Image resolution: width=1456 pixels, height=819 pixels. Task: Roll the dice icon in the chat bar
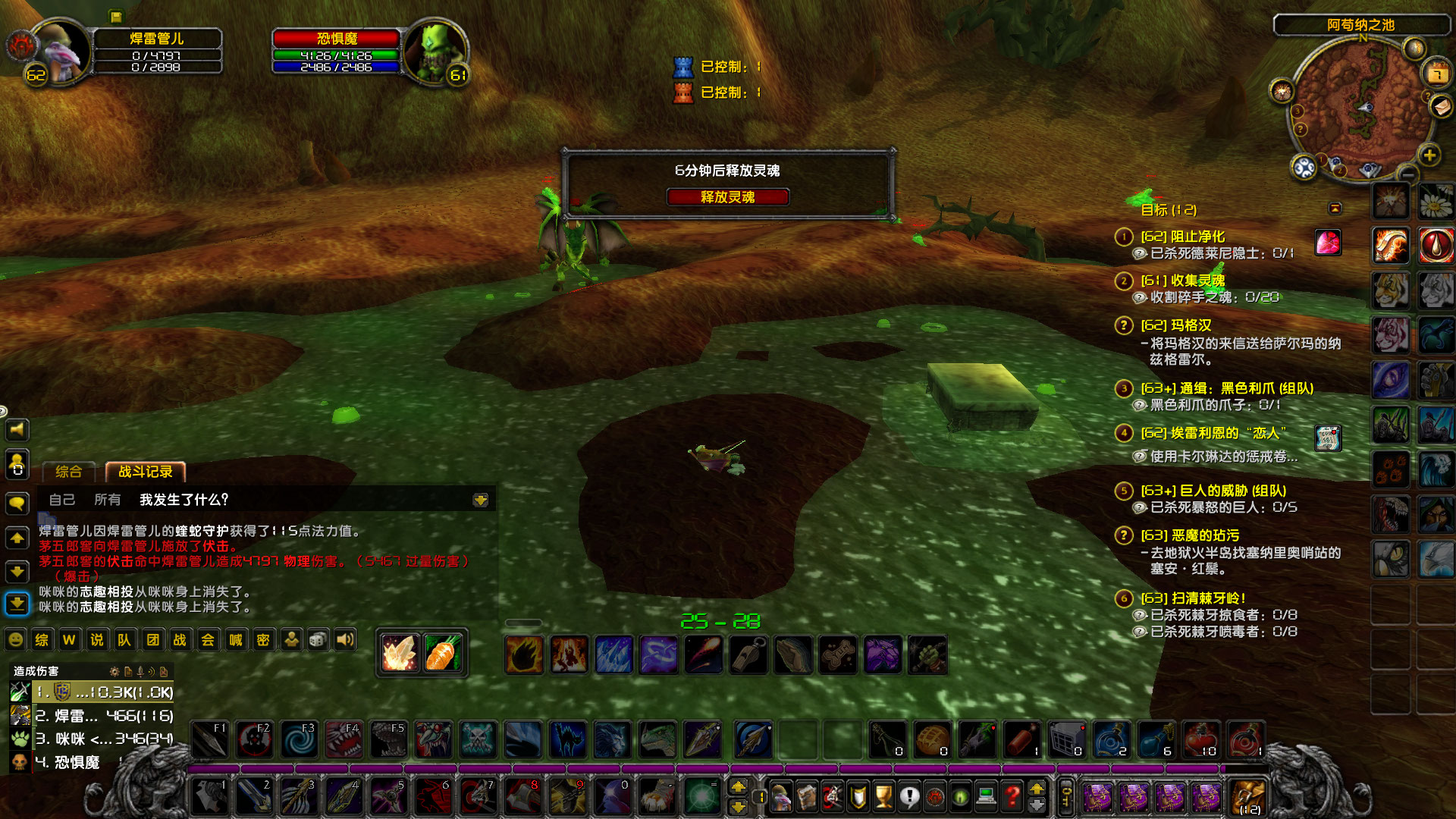pos(316,639)
